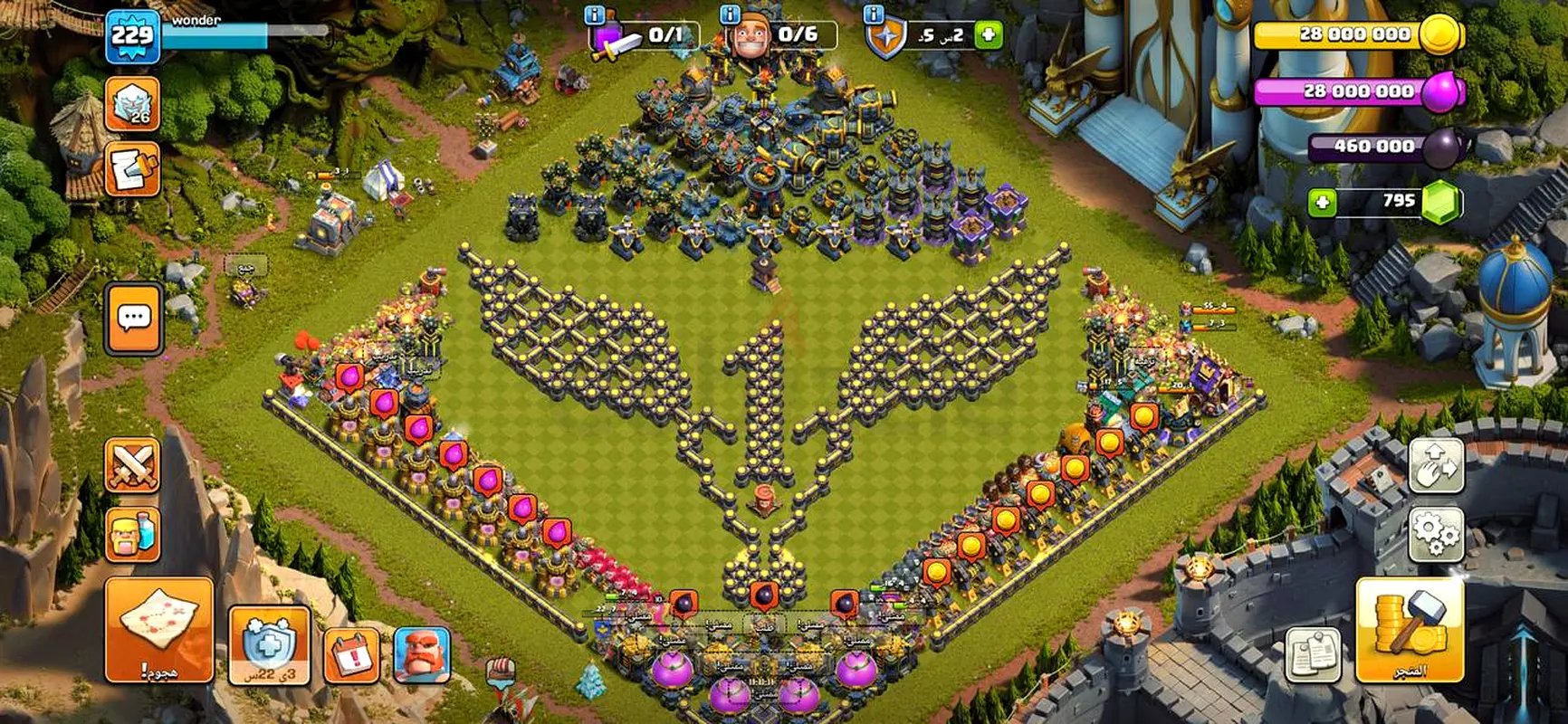Open the Shop with the hammer icon
Image resolution: width=1568 pixels, height=724 pixels.
(1409, 631)
